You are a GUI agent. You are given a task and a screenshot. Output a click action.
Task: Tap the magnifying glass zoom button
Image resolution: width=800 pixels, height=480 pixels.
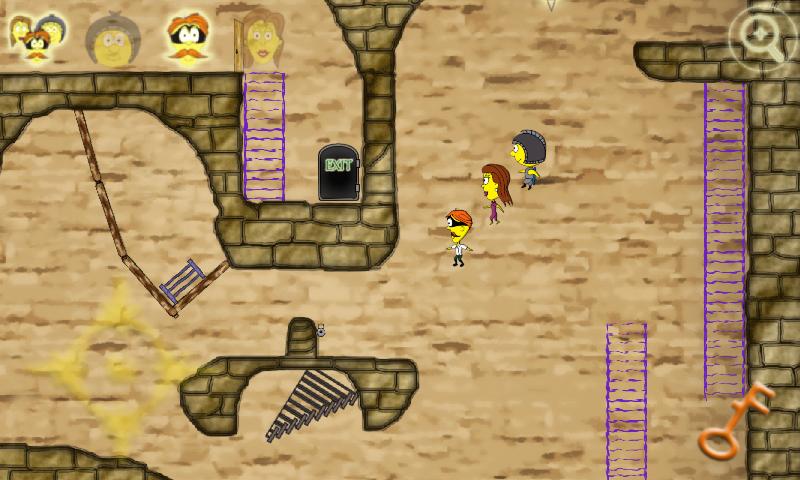click(762, 40)
